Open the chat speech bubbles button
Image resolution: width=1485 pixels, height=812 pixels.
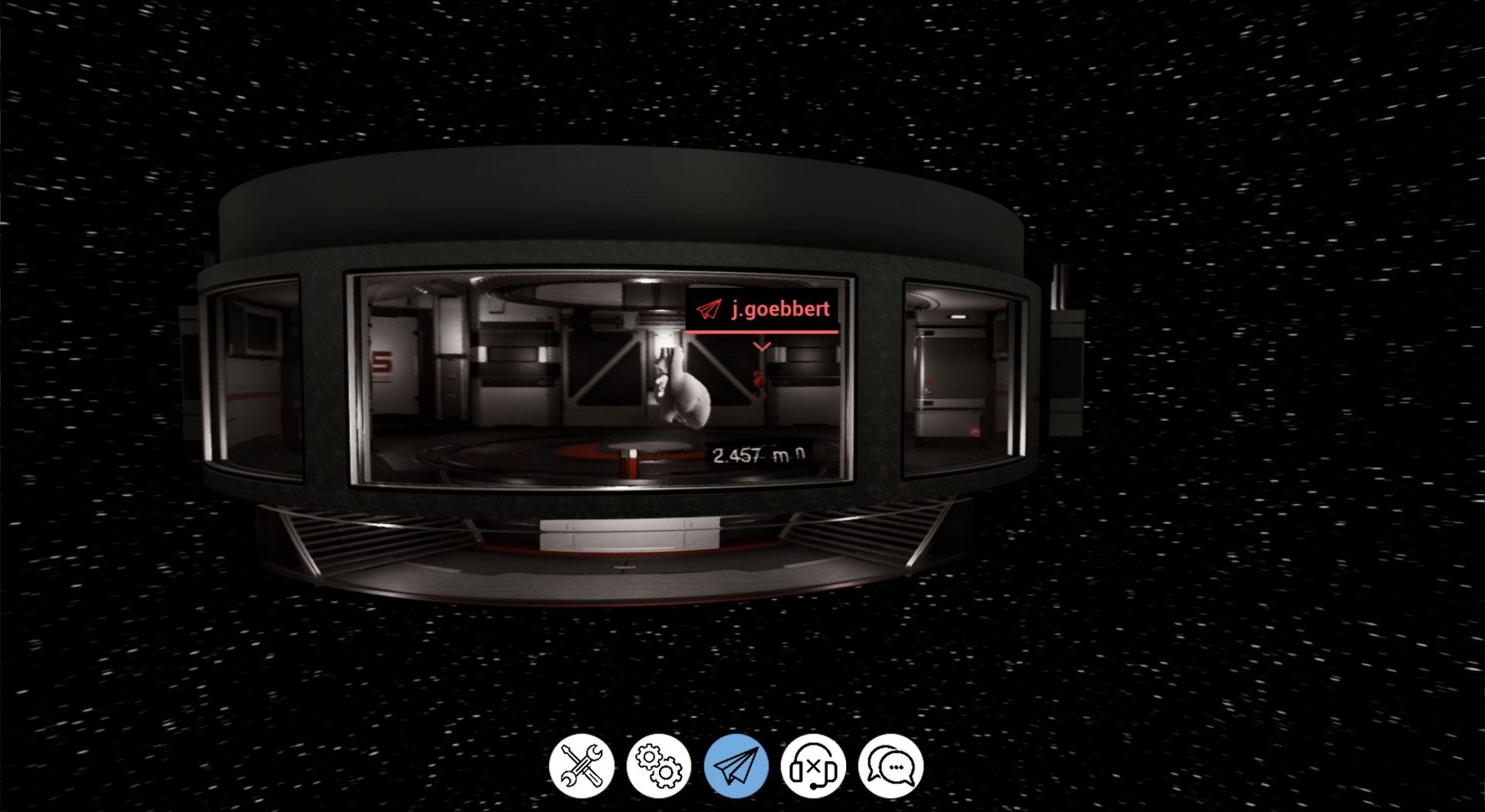(891, 766)
